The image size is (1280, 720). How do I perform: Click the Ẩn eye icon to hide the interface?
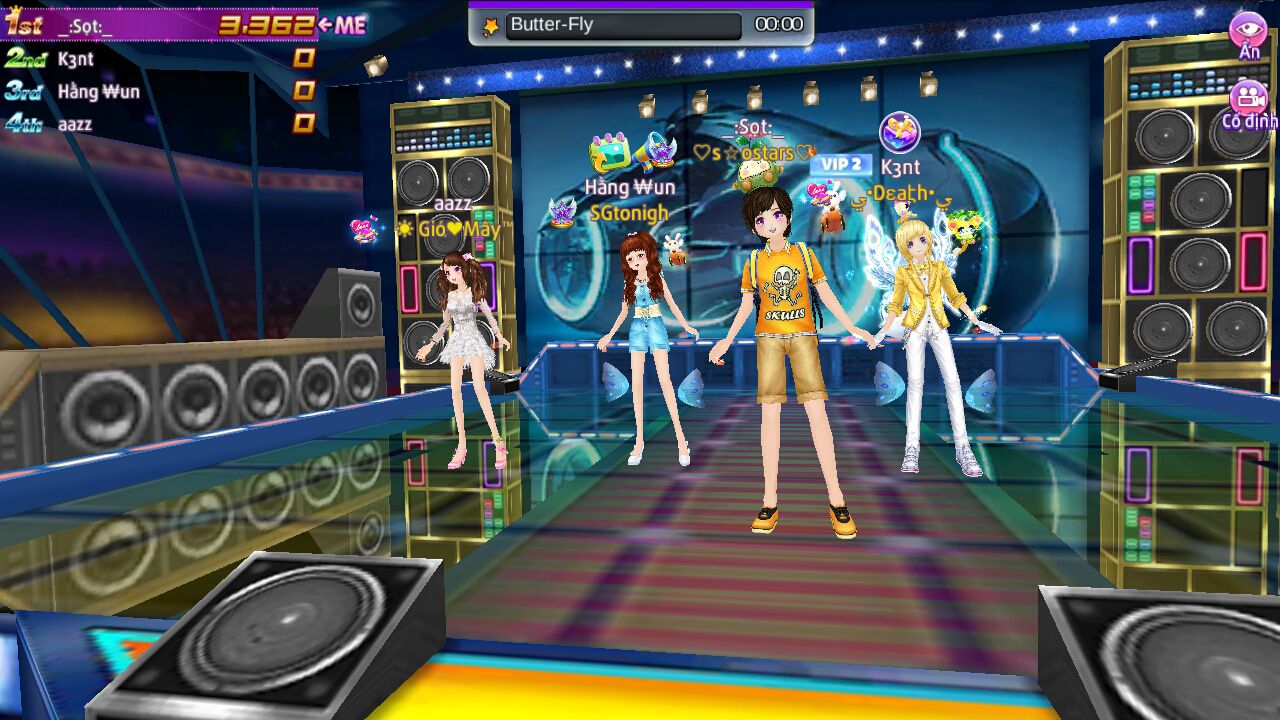1247,31
